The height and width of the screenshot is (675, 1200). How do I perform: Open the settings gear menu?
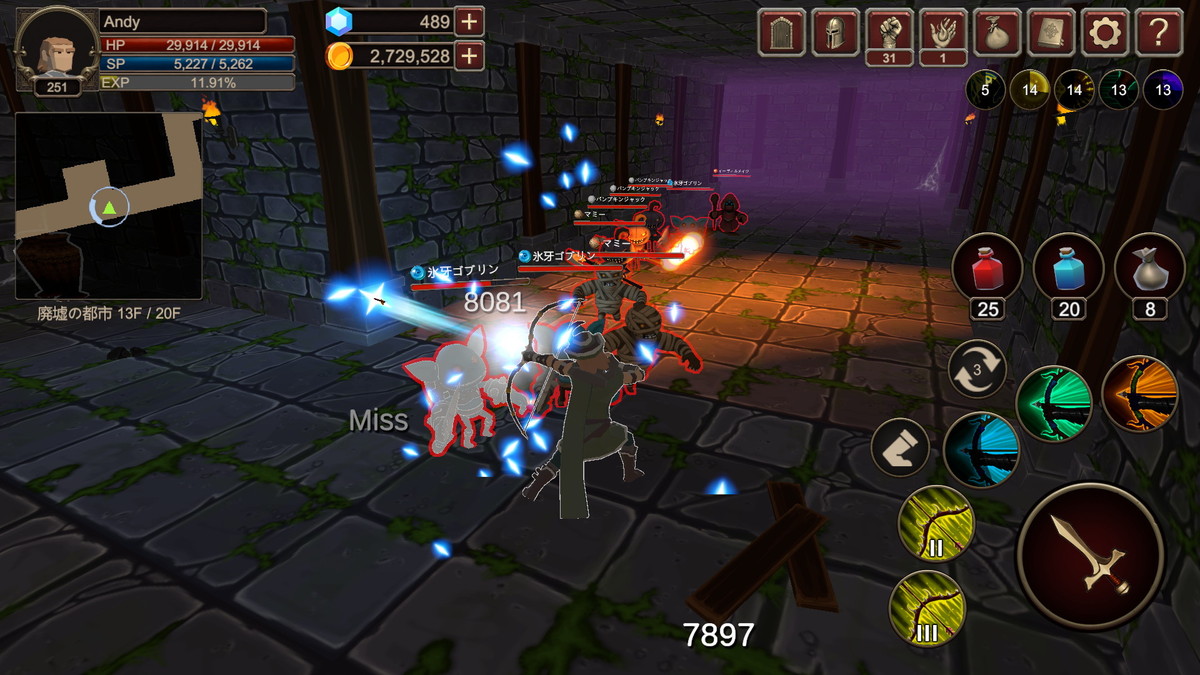1105,32
